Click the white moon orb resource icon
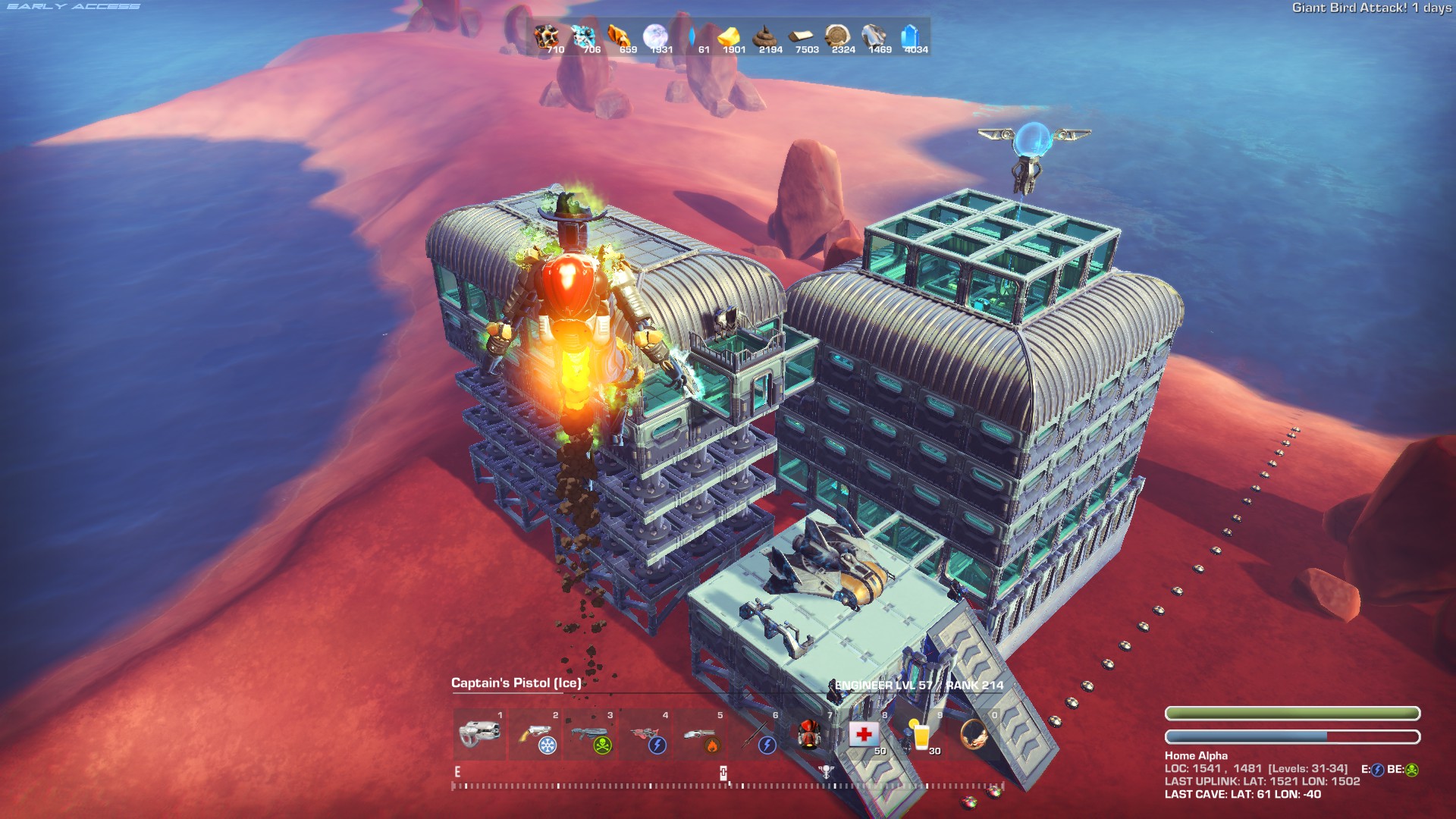 coord(655,36)
